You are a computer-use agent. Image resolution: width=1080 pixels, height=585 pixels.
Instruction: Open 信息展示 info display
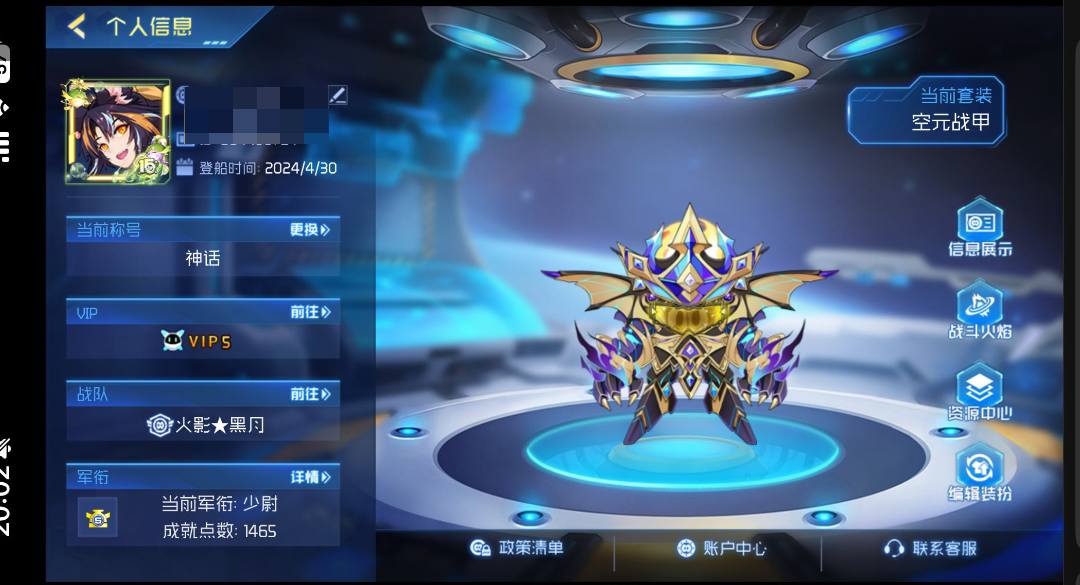point(980,229)
